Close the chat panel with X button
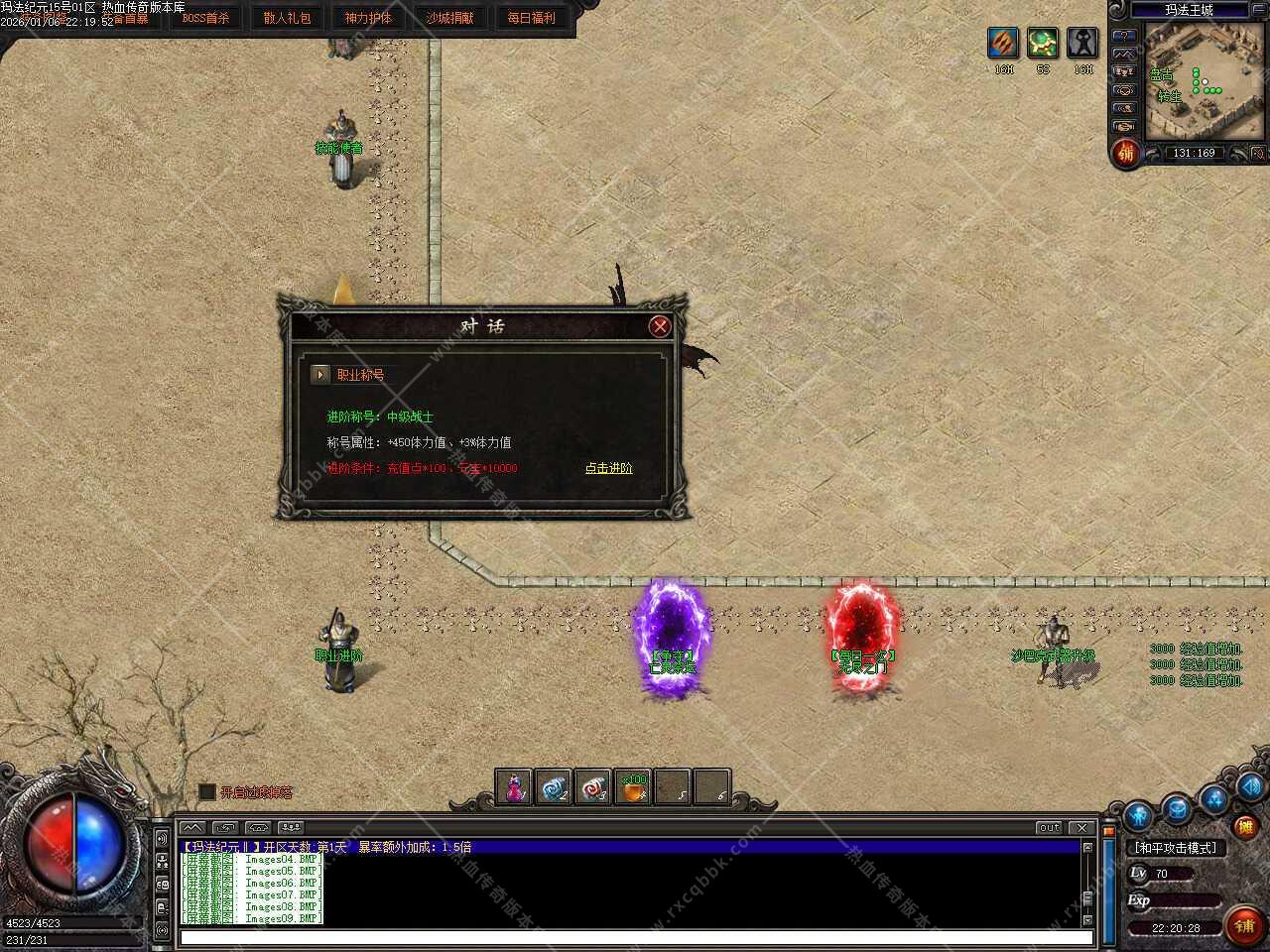This screenshot has height=952, width=1270. 1082,827
